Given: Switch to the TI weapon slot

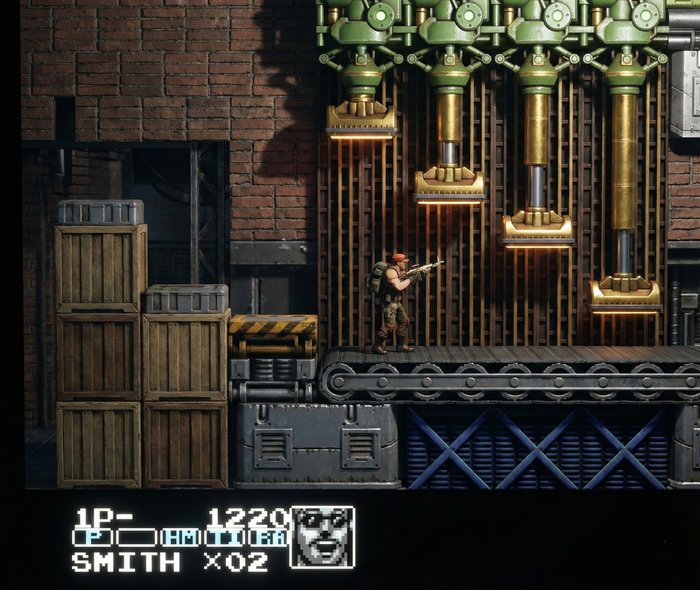Looking at the screenshot, I should 226,538.
